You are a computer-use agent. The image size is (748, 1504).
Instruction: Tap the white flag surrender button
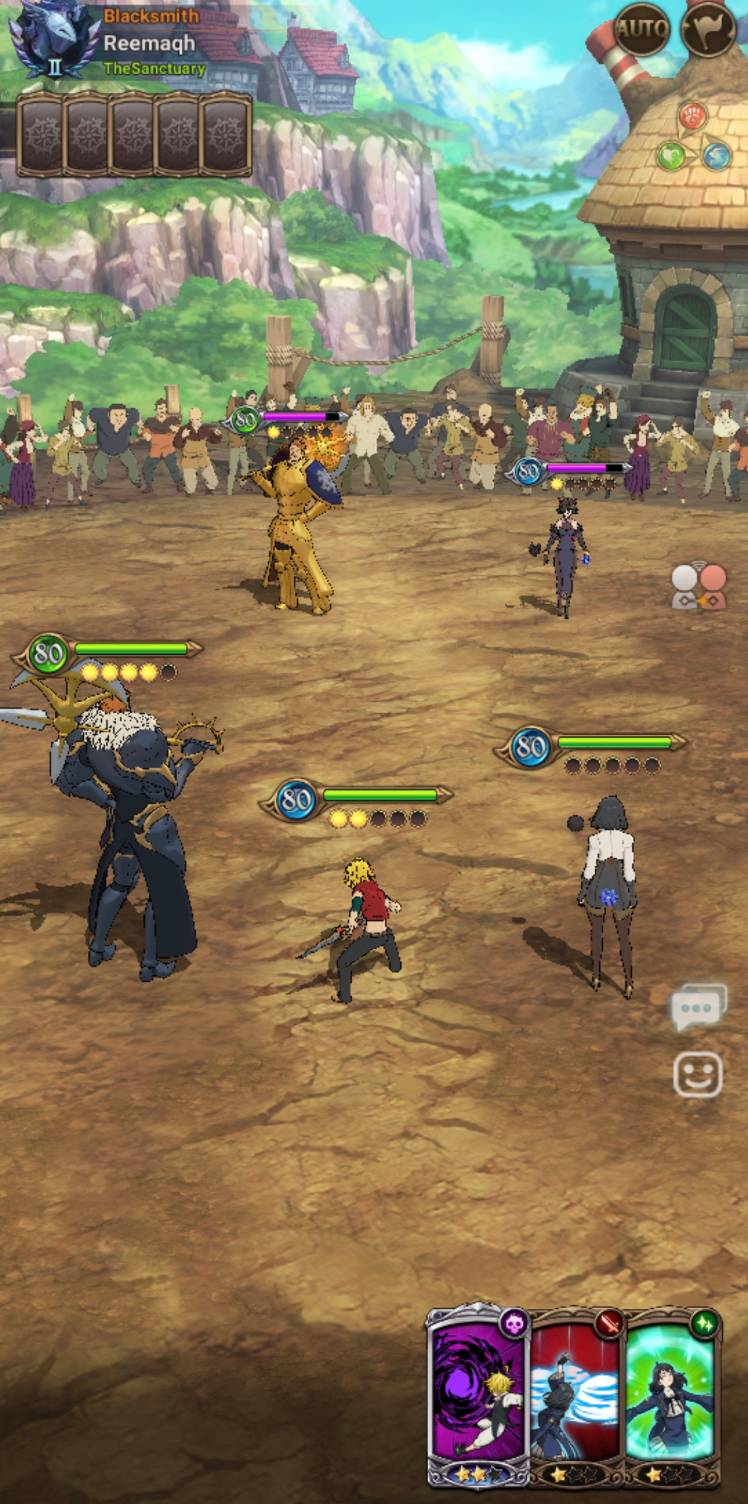tap(708, 30)
